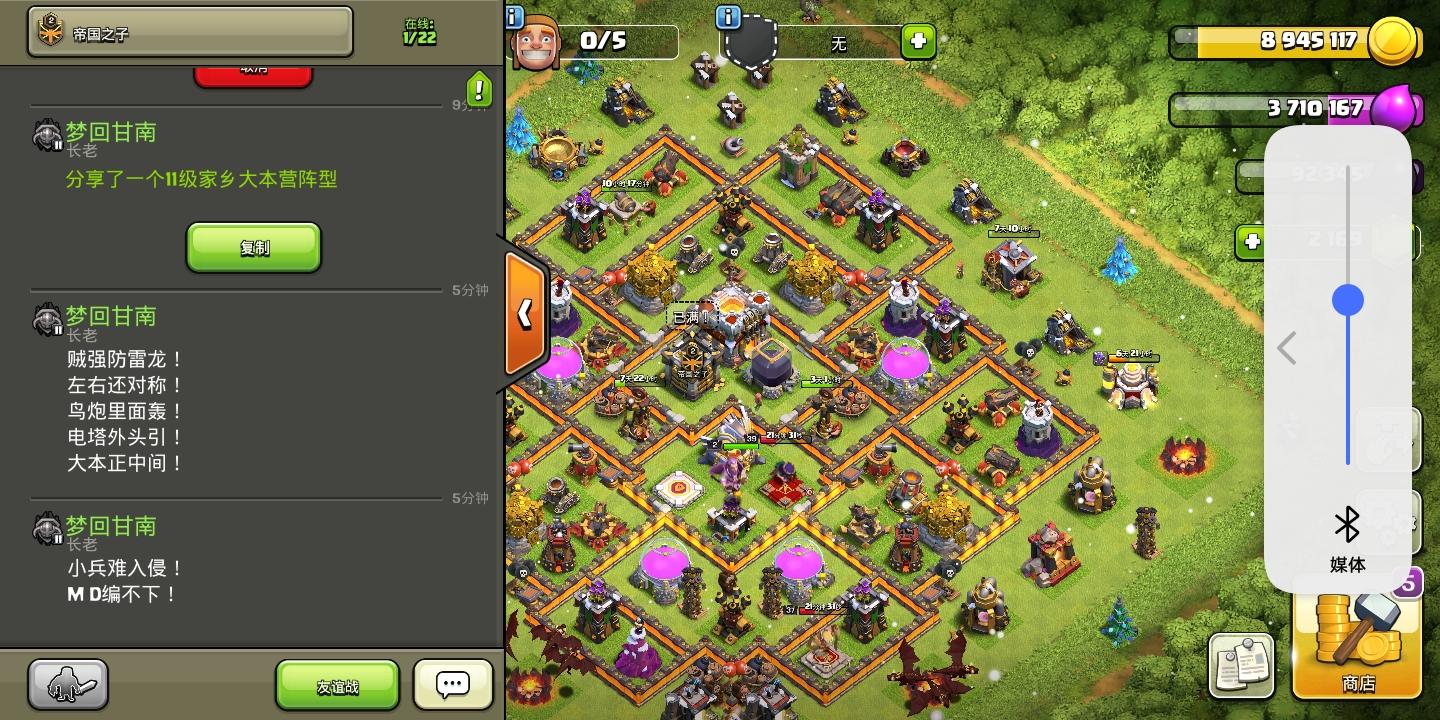Click the blue media volume slider handle
The image size is (1440, 720).
point(1348,299)
